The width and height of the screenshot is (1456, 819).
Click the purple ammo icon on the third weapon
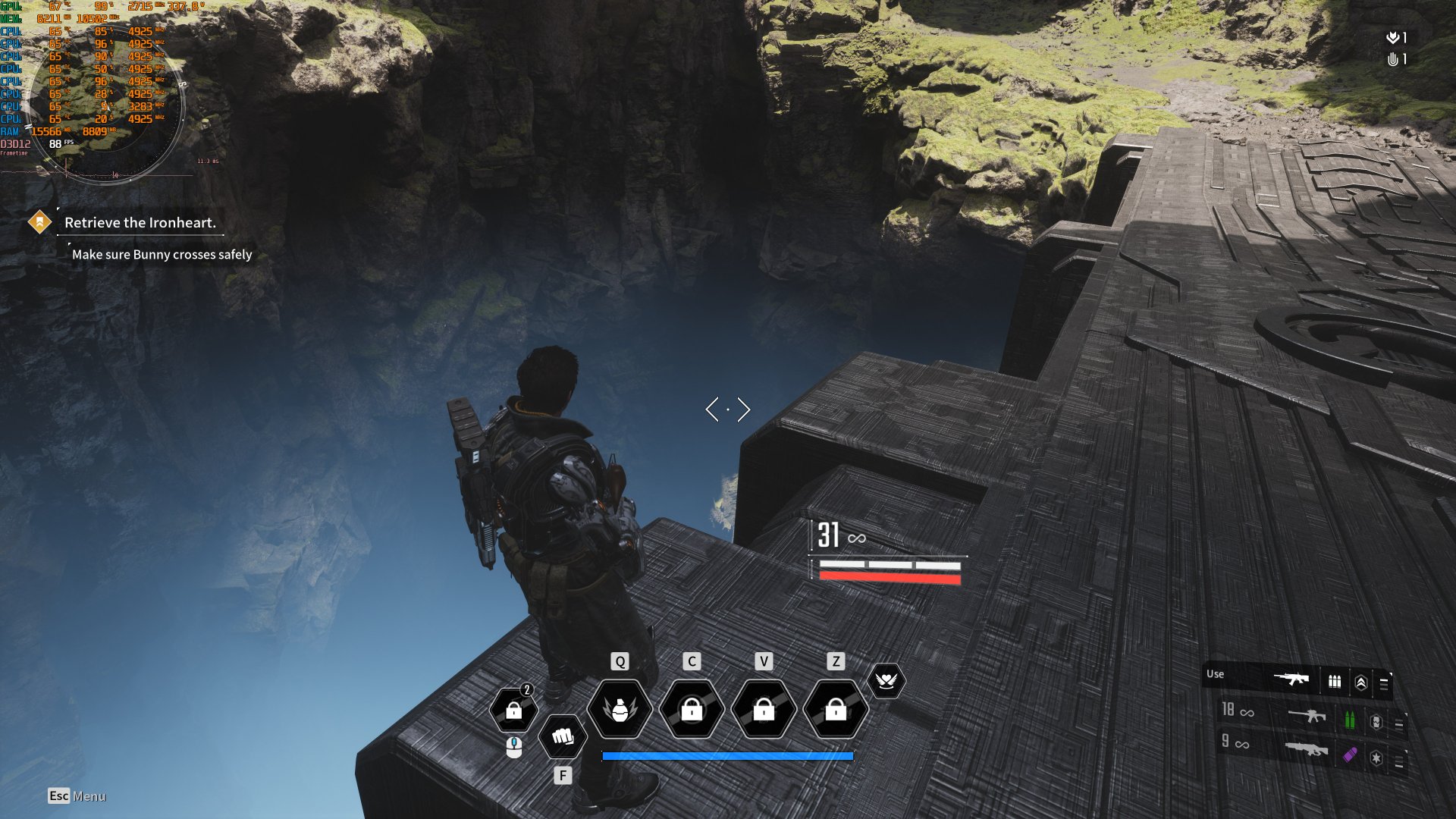(x=1349, y=755)
